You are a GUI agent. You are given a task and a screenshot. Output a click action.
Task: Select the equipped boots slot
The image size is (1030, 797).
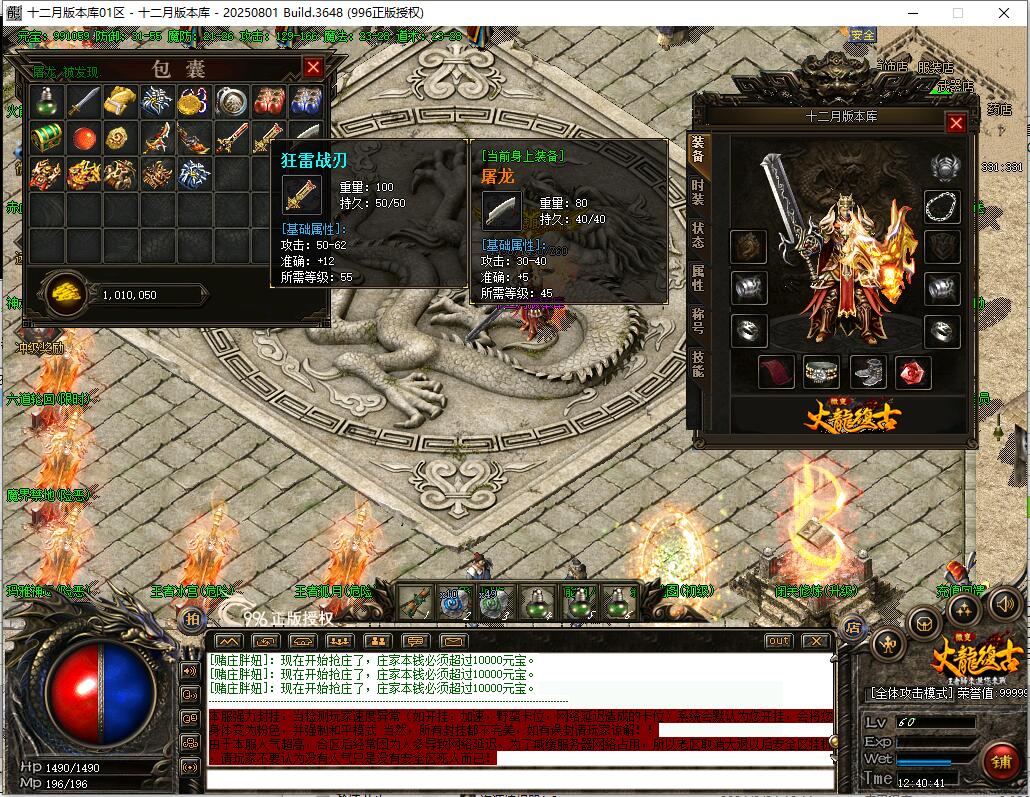point(868,372)
